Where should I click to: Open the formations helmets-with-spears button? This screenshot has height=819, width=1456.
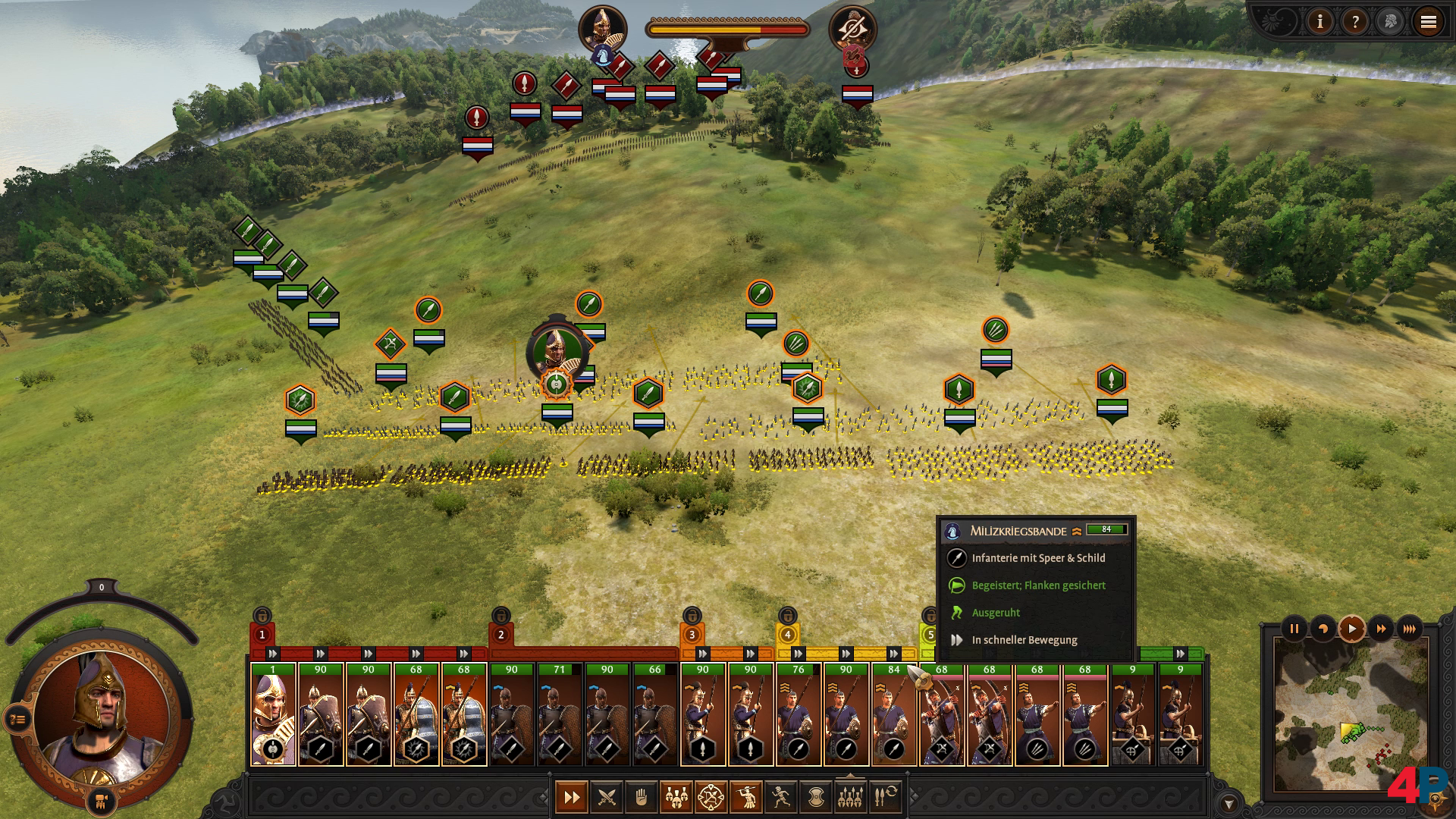coord(850,797)
